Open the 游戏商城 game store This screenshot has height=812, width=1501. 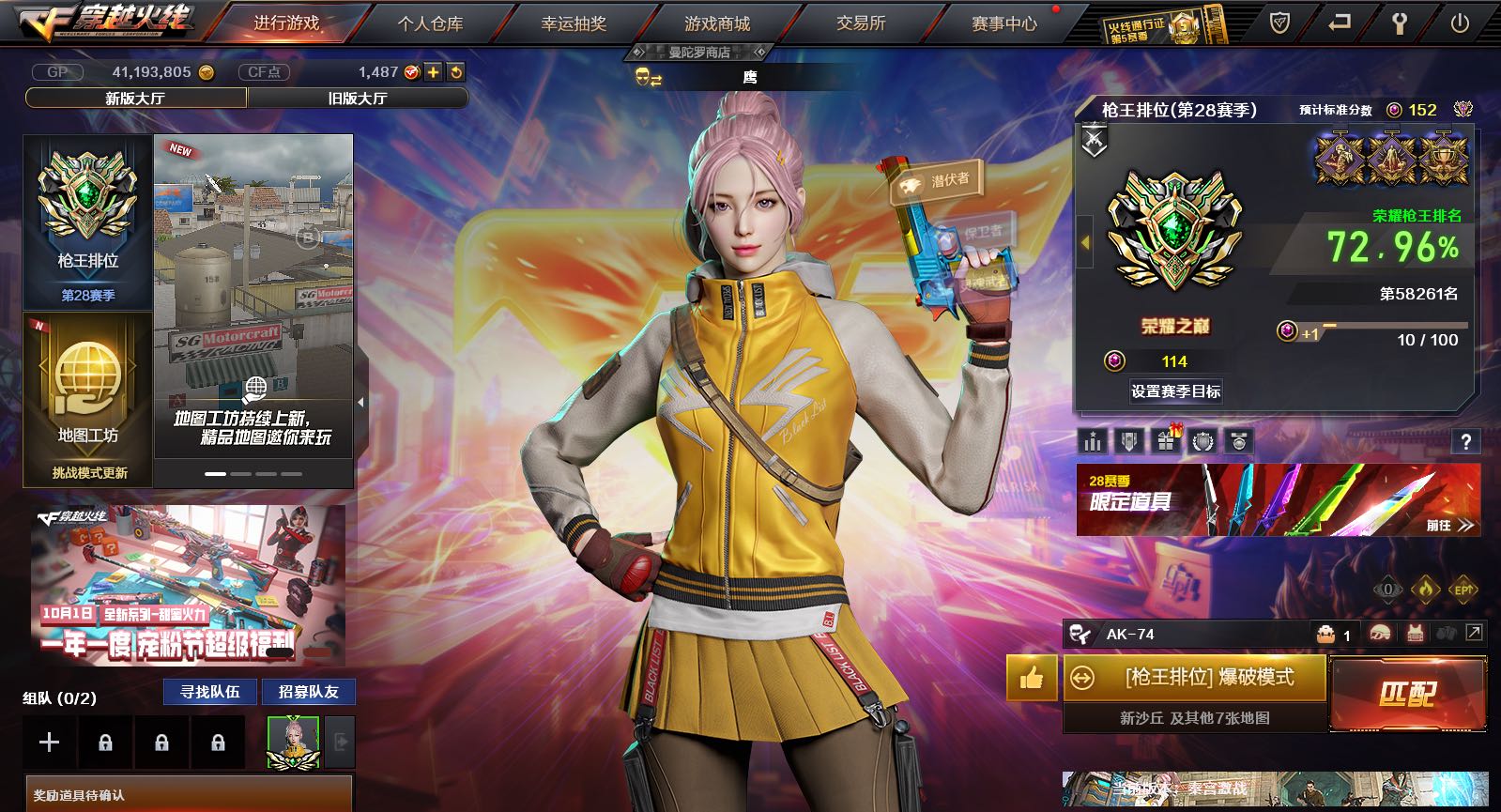coord(717,23)
